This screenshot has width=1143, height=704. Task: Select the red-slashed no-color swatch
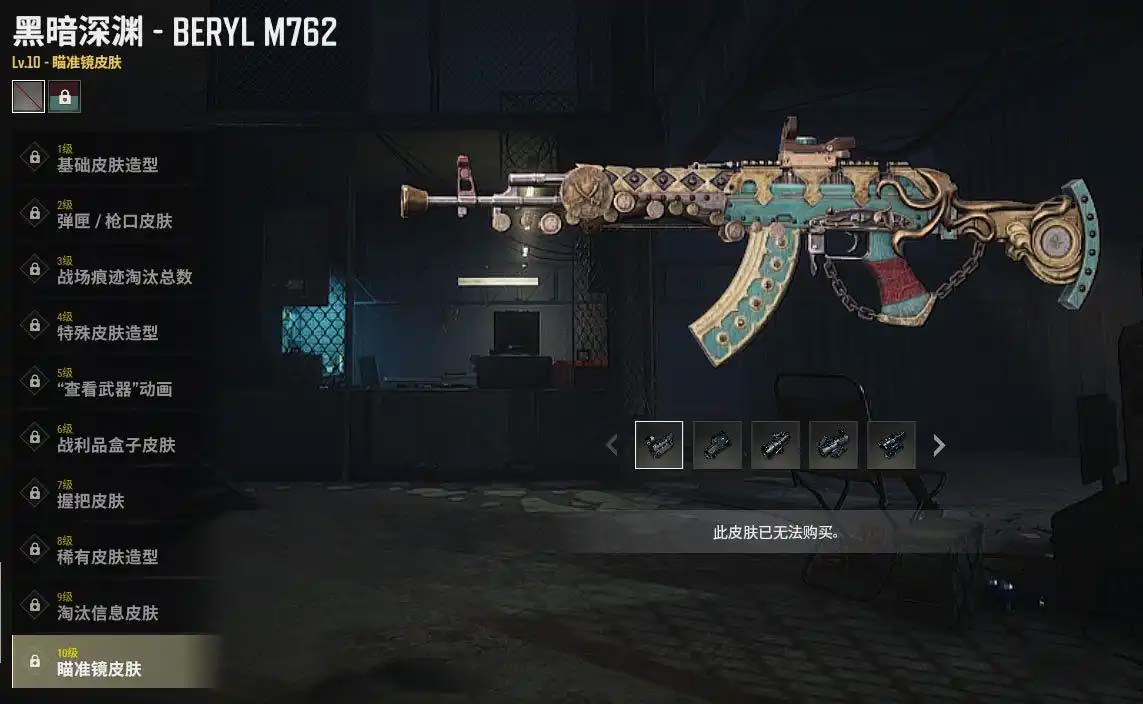[28, 97]
